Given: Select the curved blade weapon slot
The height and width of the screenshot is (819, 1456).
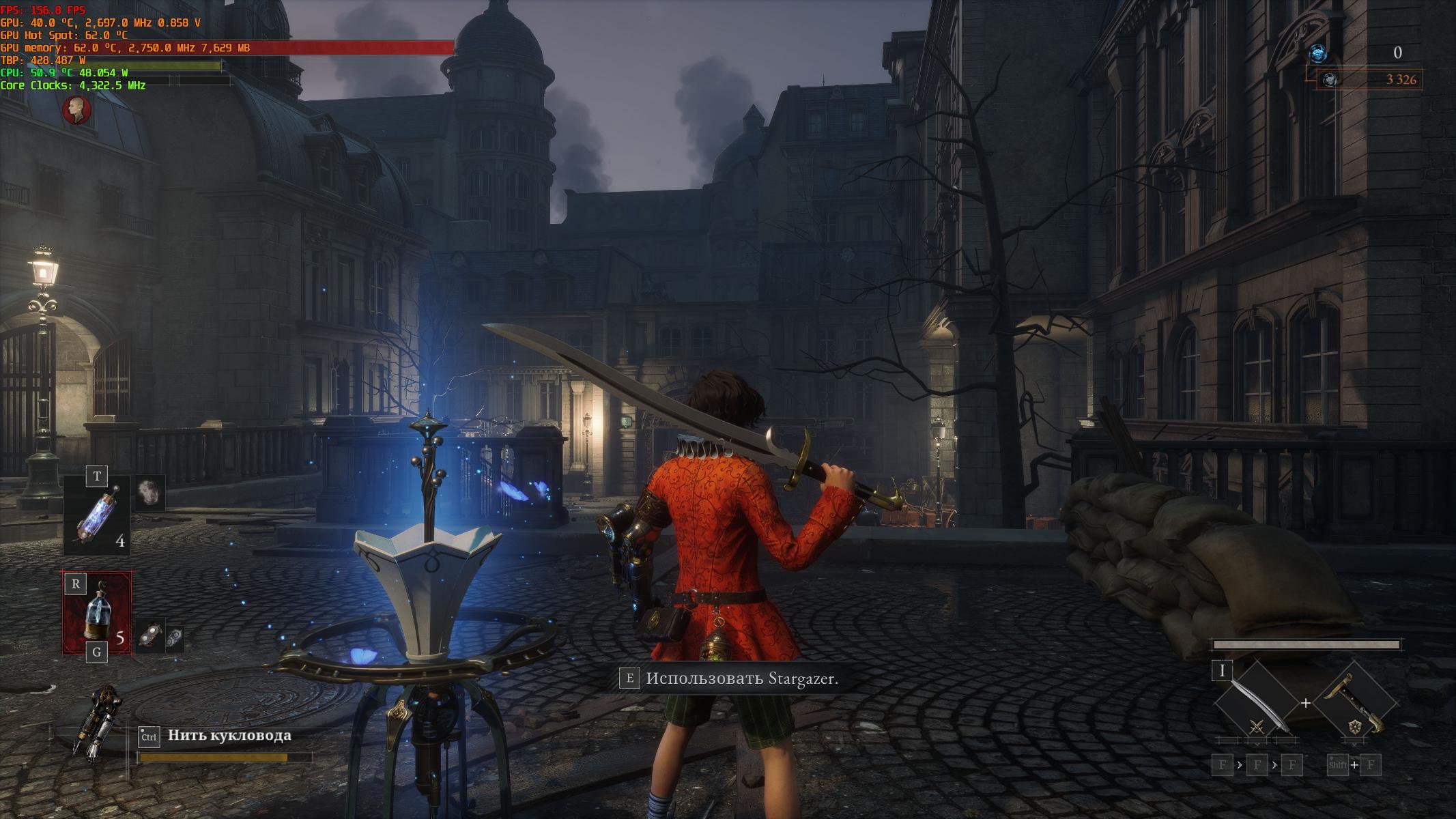Looking at the screenshot, I should pos(1255,703).
